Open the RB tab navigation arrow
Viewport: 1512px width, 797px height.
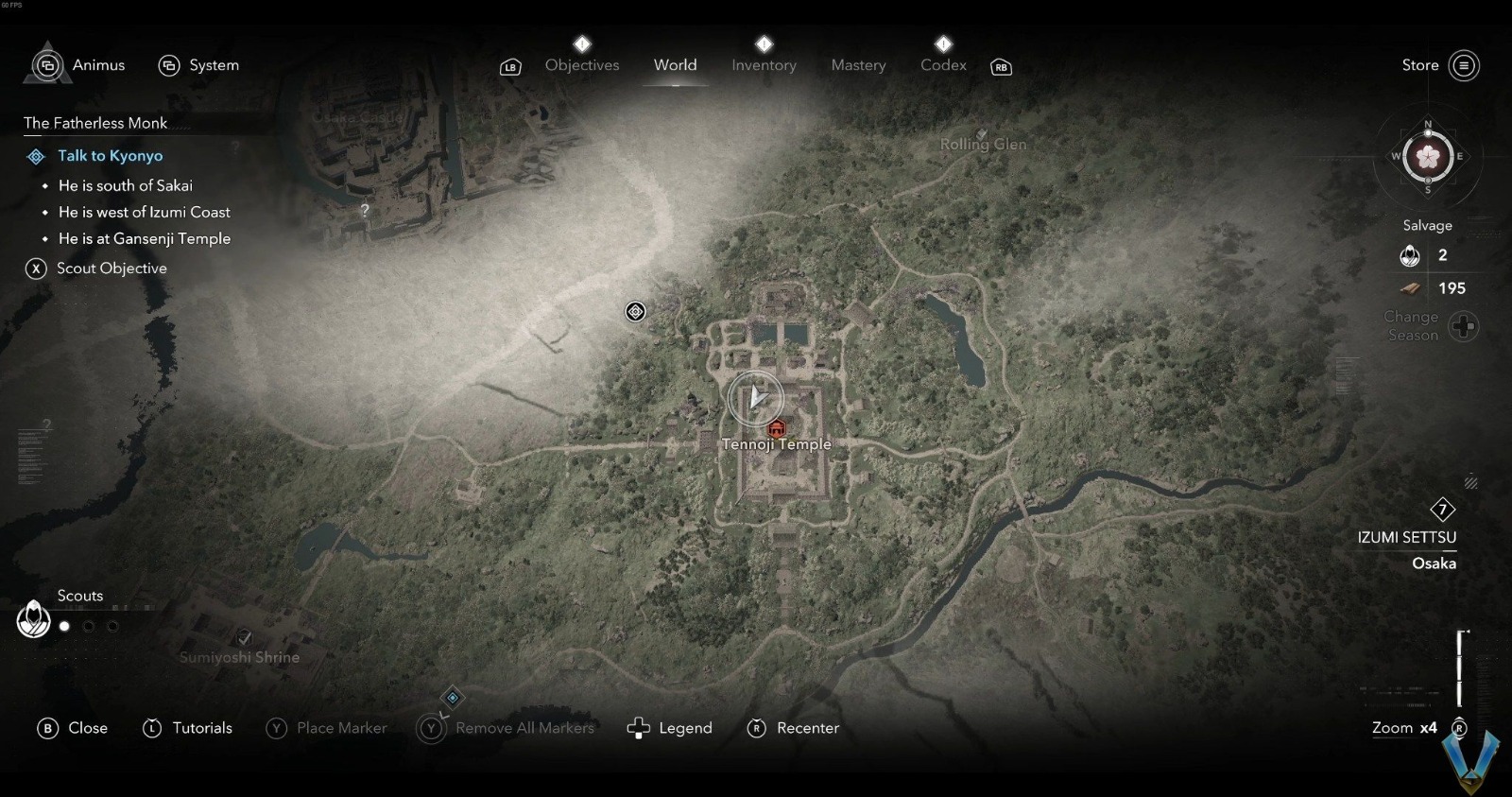point(1001,66)
